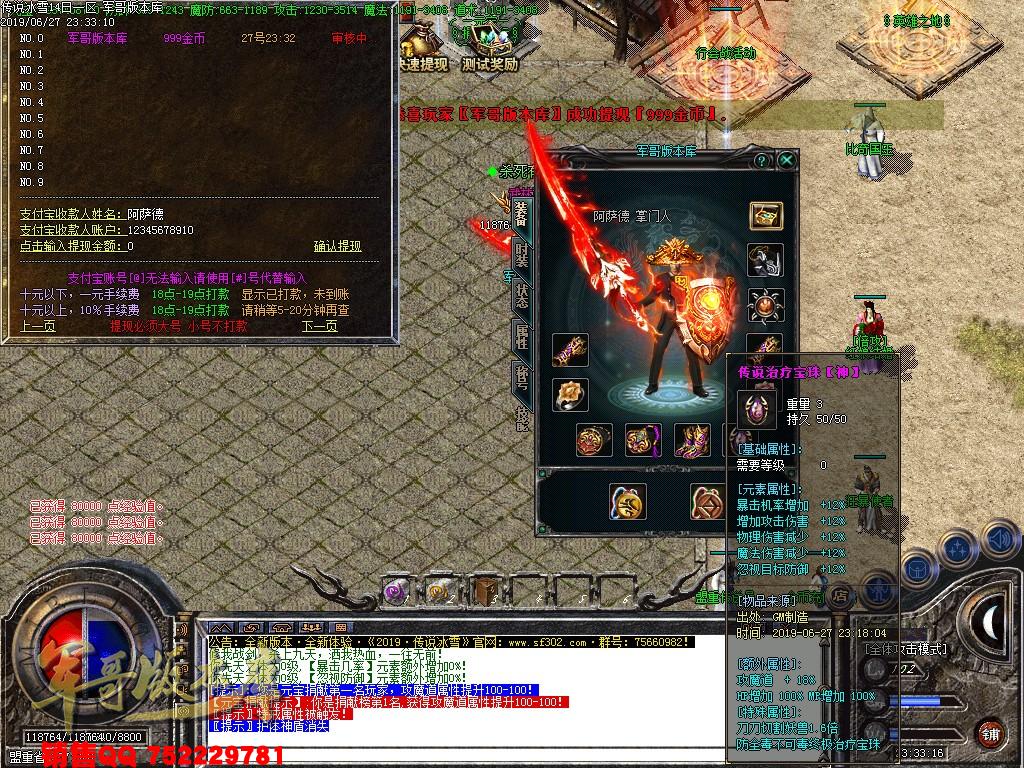
Task: Select the ring slot on the left
Action: click(569, 394)
